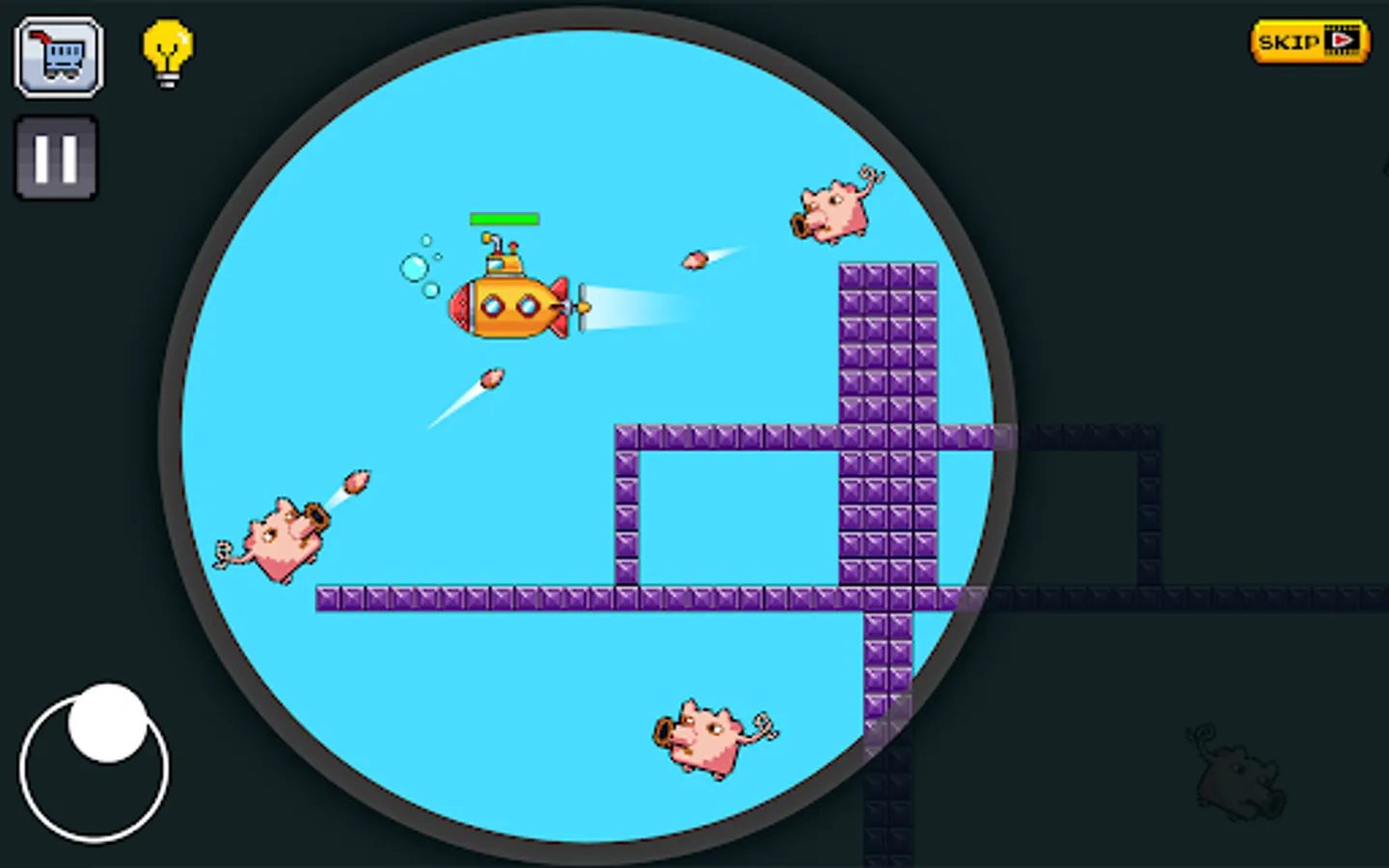Screen dimensions: 1389x868
Task: Tap the green health bar above submarine
Action: (x=504, y=219)
